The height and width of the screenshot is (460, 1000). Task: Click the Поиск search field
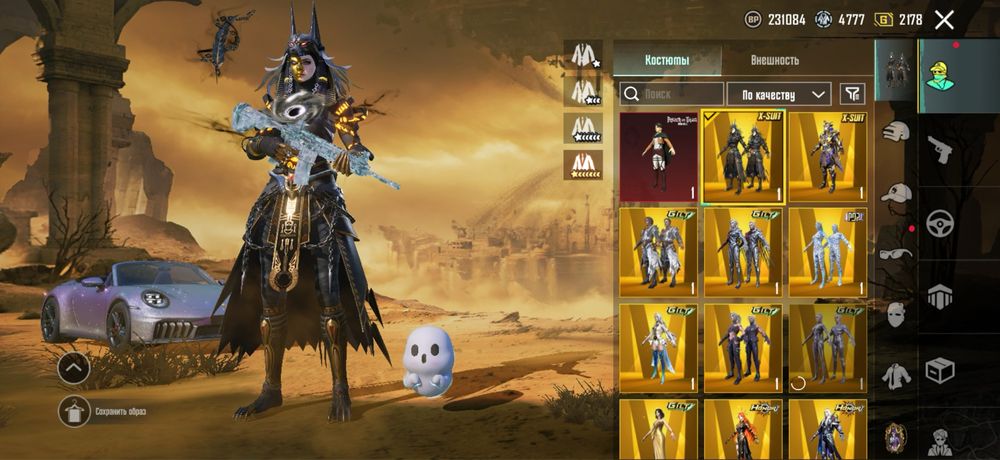pos(670,94)
